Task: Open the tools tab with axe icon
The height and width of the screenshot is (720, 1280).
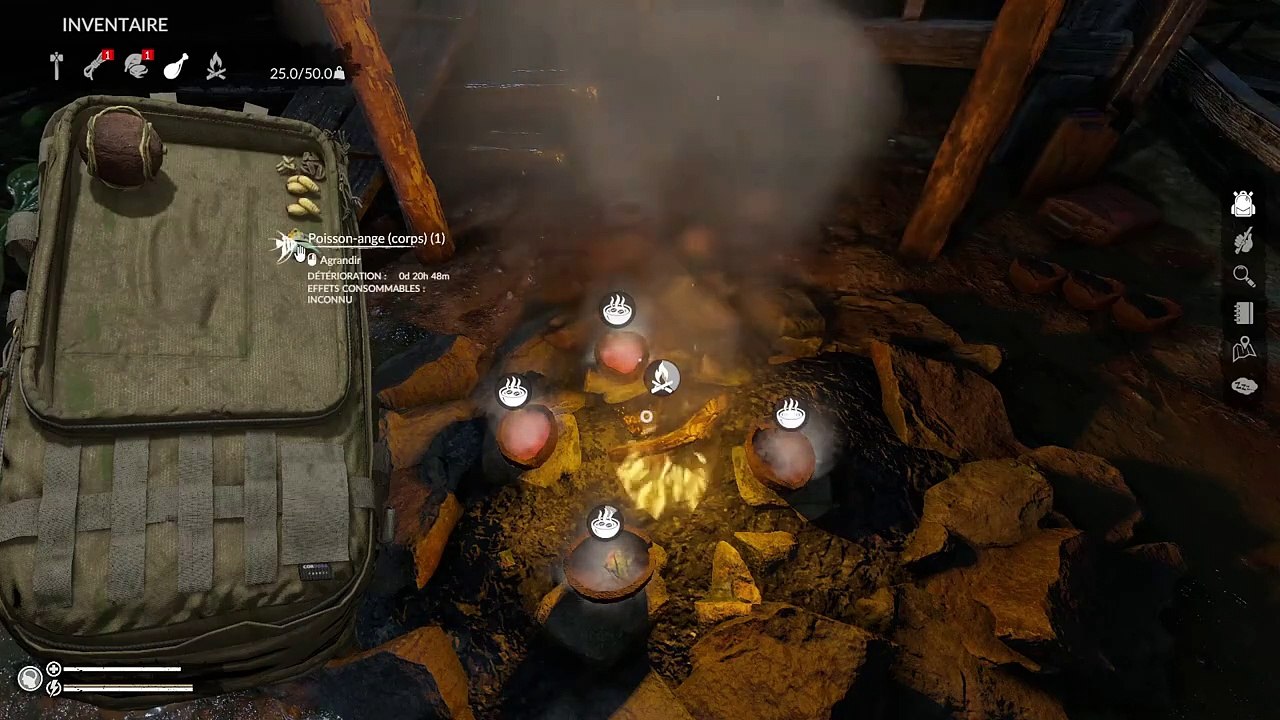Action: click(x=57, y=66)
